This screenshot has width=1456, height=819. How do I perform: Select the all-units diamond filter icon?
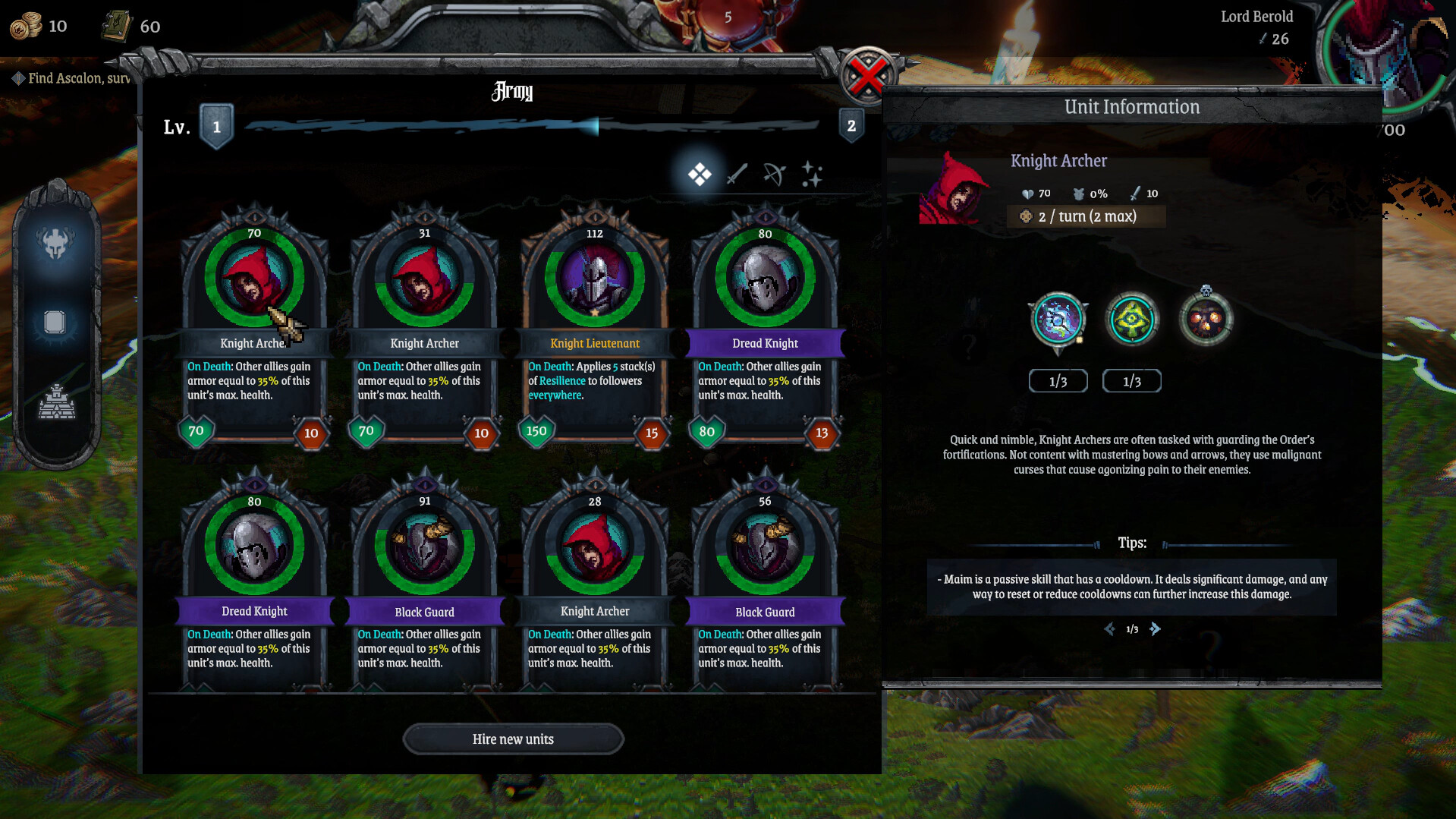coord(700,173)
